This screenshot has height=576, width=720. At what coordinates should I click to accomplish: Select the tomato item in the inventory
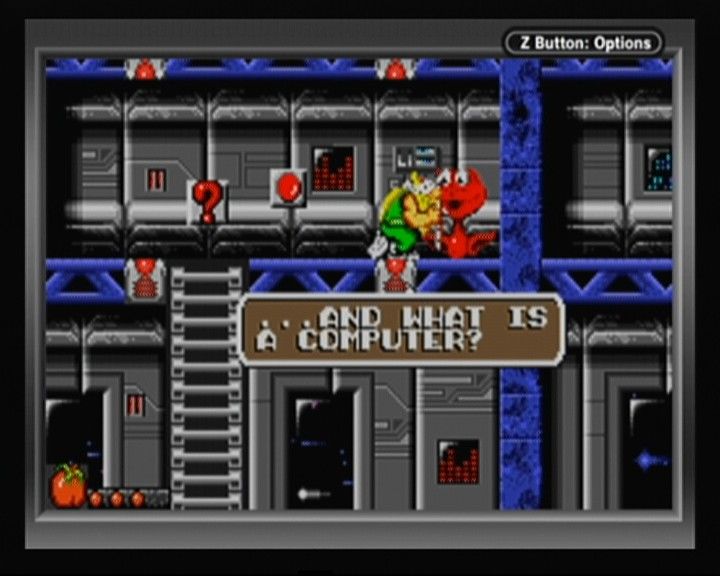point(70,485)
